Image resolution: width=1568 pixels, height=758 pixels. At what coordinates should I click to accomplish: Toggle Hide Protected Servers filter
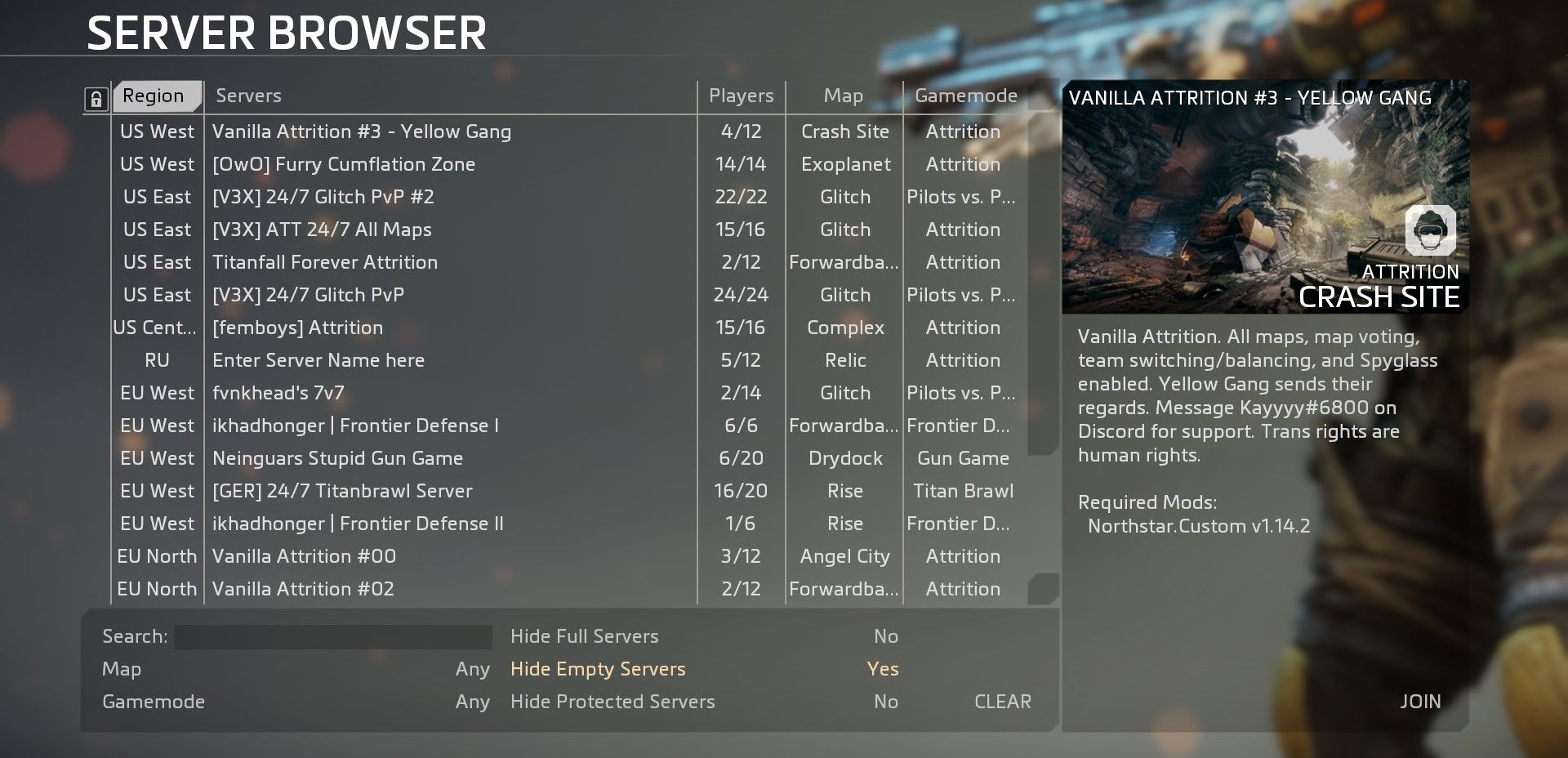(x=885, y=702)
